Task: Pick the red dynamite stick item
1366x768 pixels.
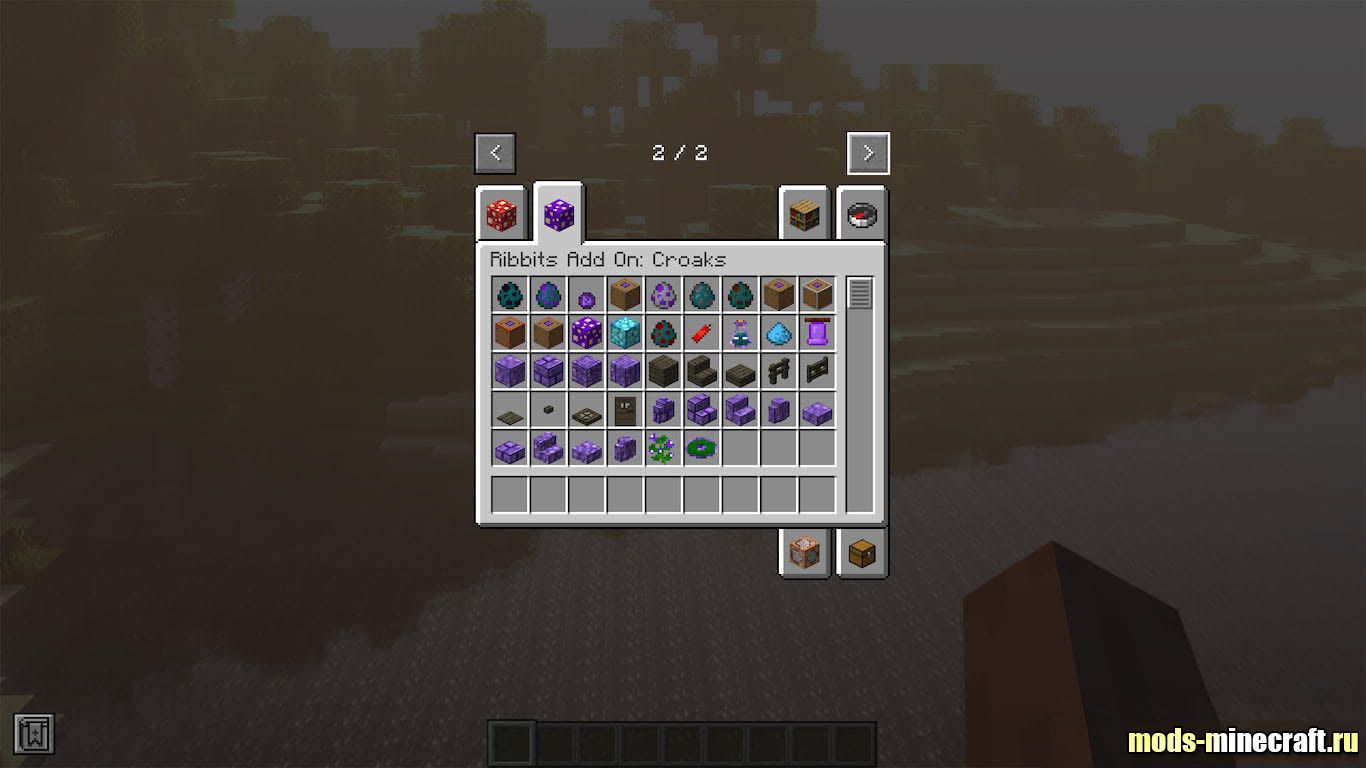Action: click(702, 332)
